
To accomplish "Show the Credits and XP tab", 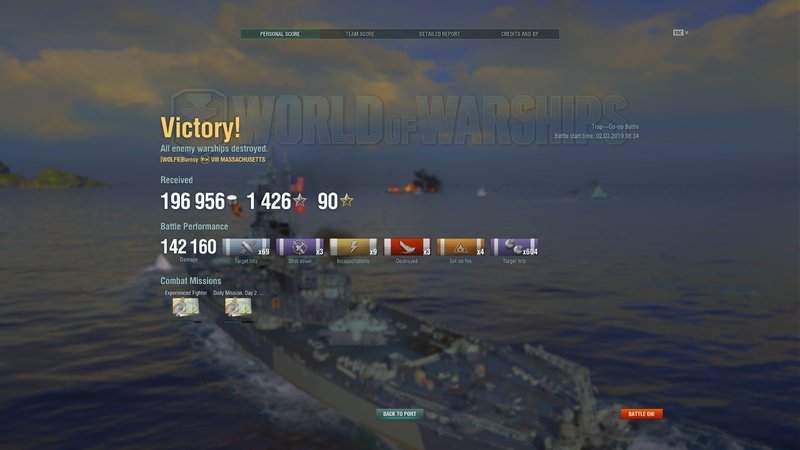I will (520, 34).
